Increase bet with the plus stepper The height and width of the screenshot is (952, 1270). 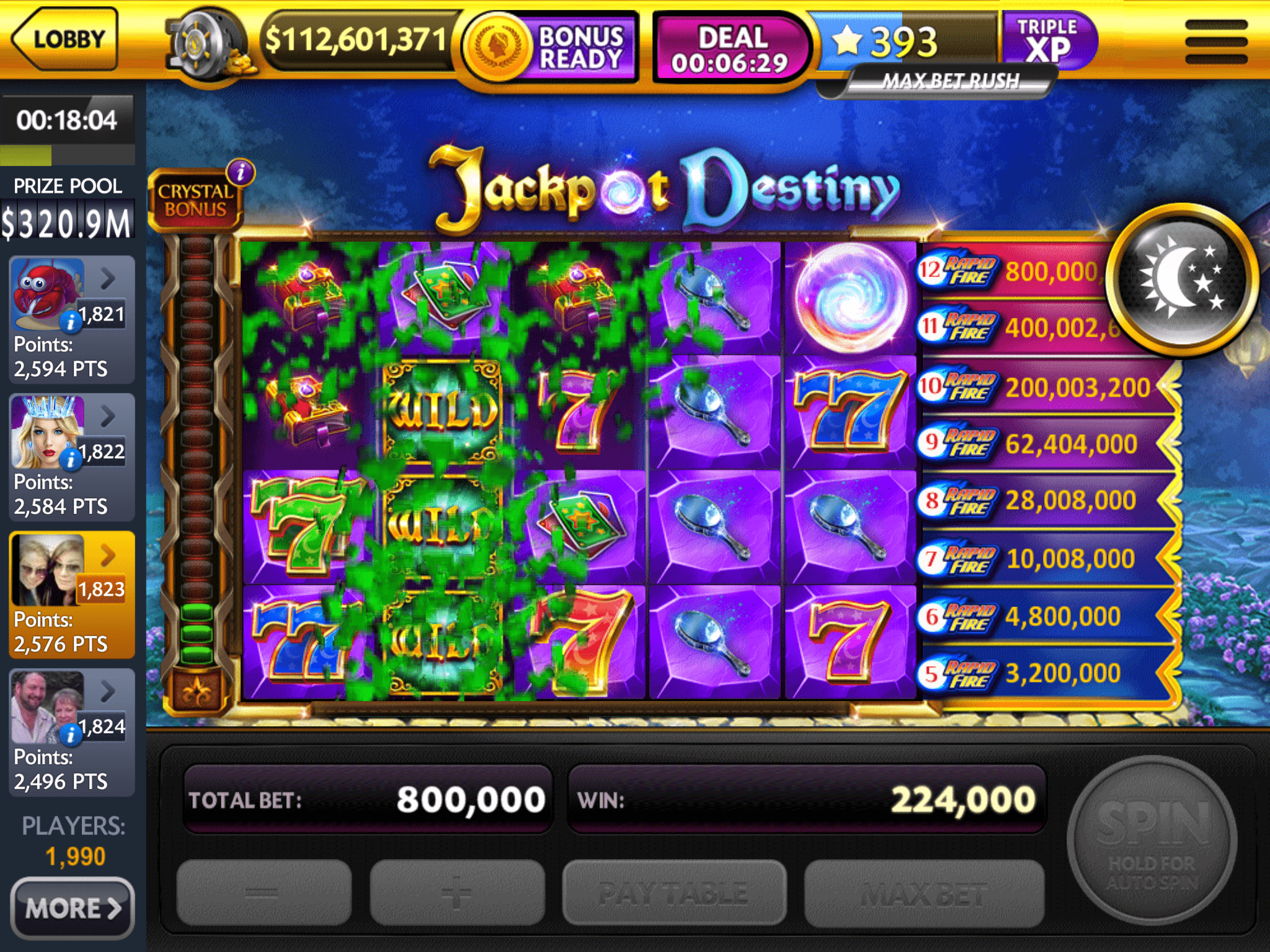click(x=458, y=892)
